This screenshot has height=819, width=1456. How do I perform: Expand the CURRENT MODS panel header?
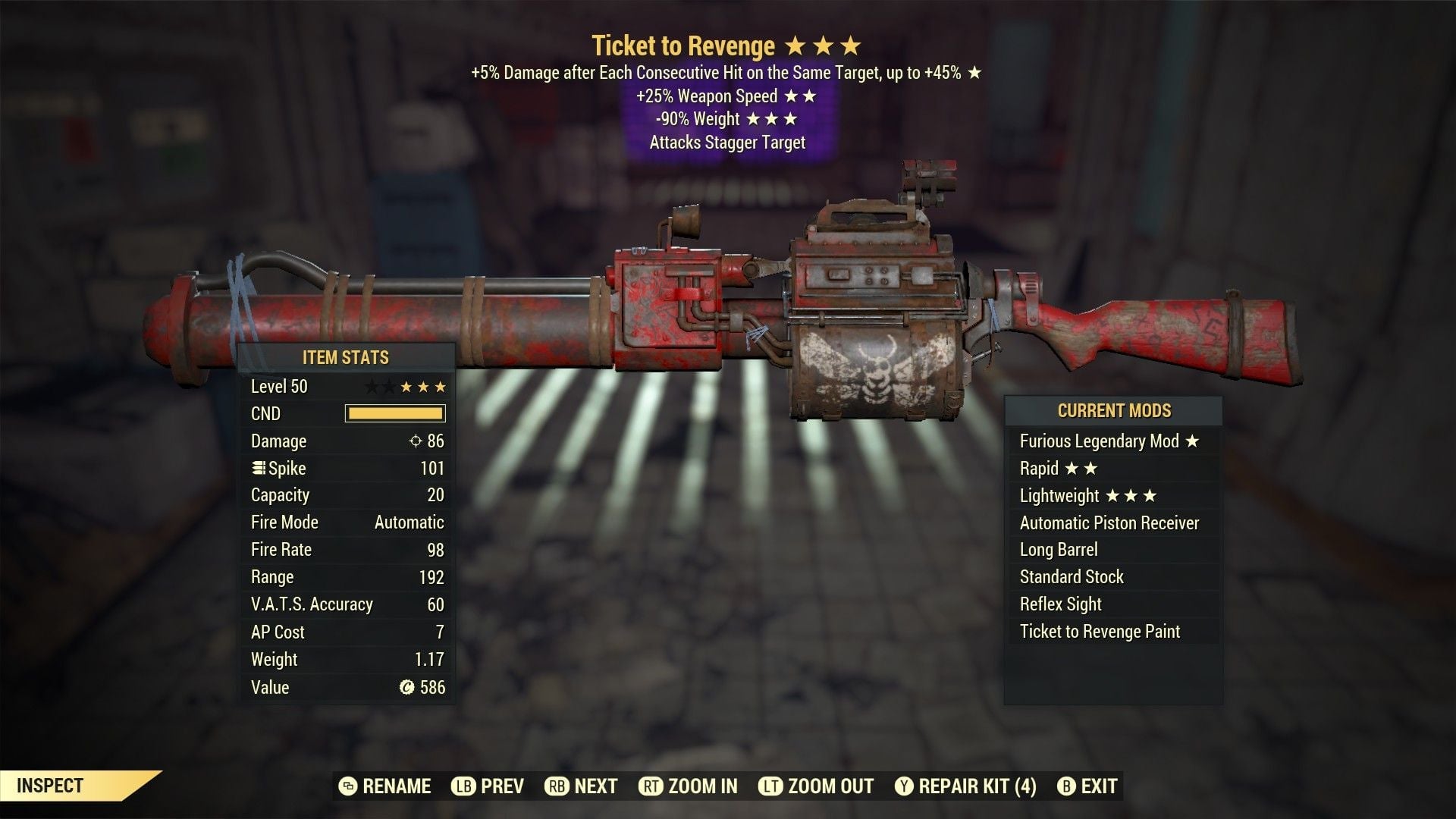[1113, 411]
